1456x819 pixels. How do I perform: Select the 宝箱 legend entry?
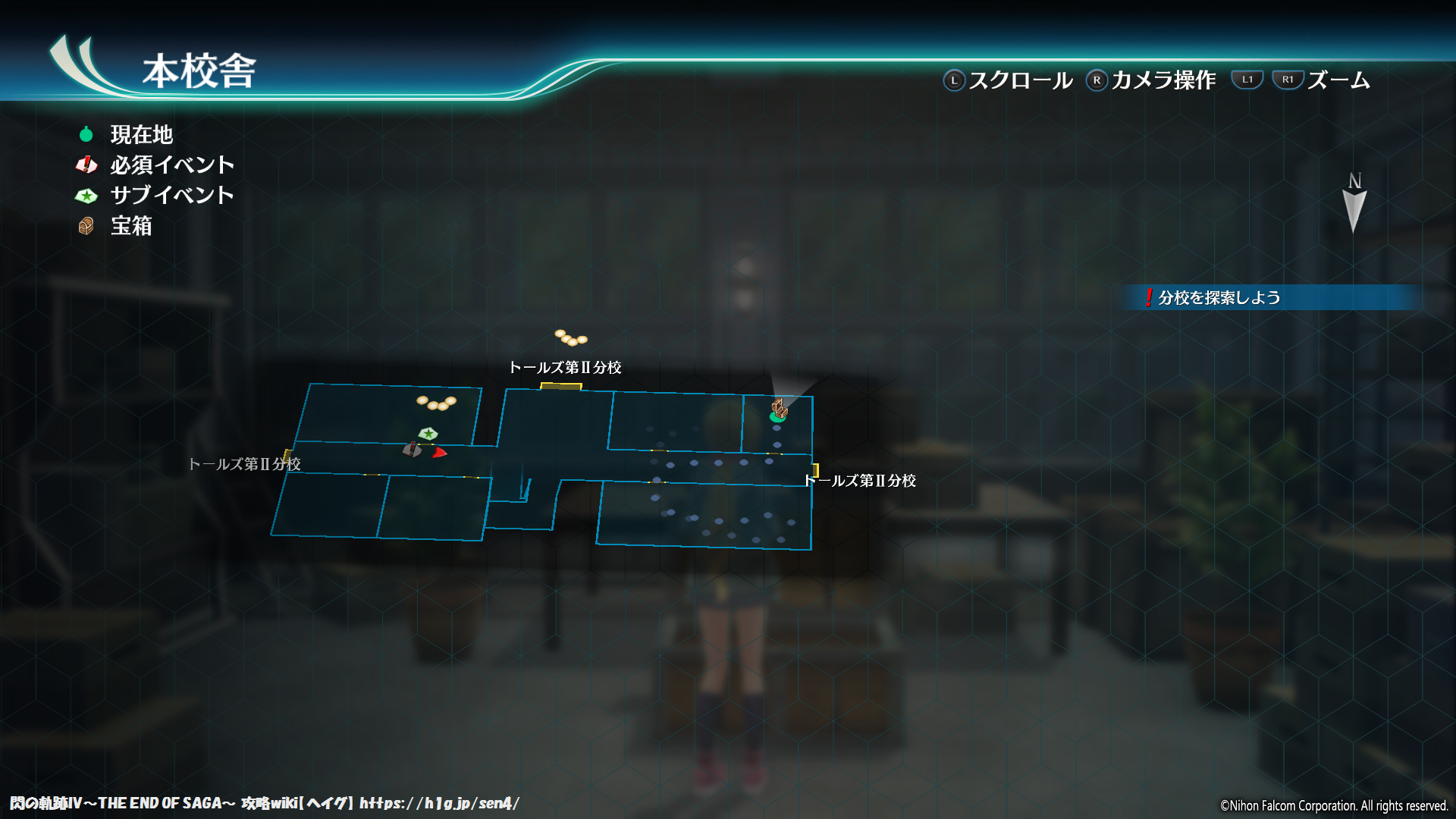(130, 226)
